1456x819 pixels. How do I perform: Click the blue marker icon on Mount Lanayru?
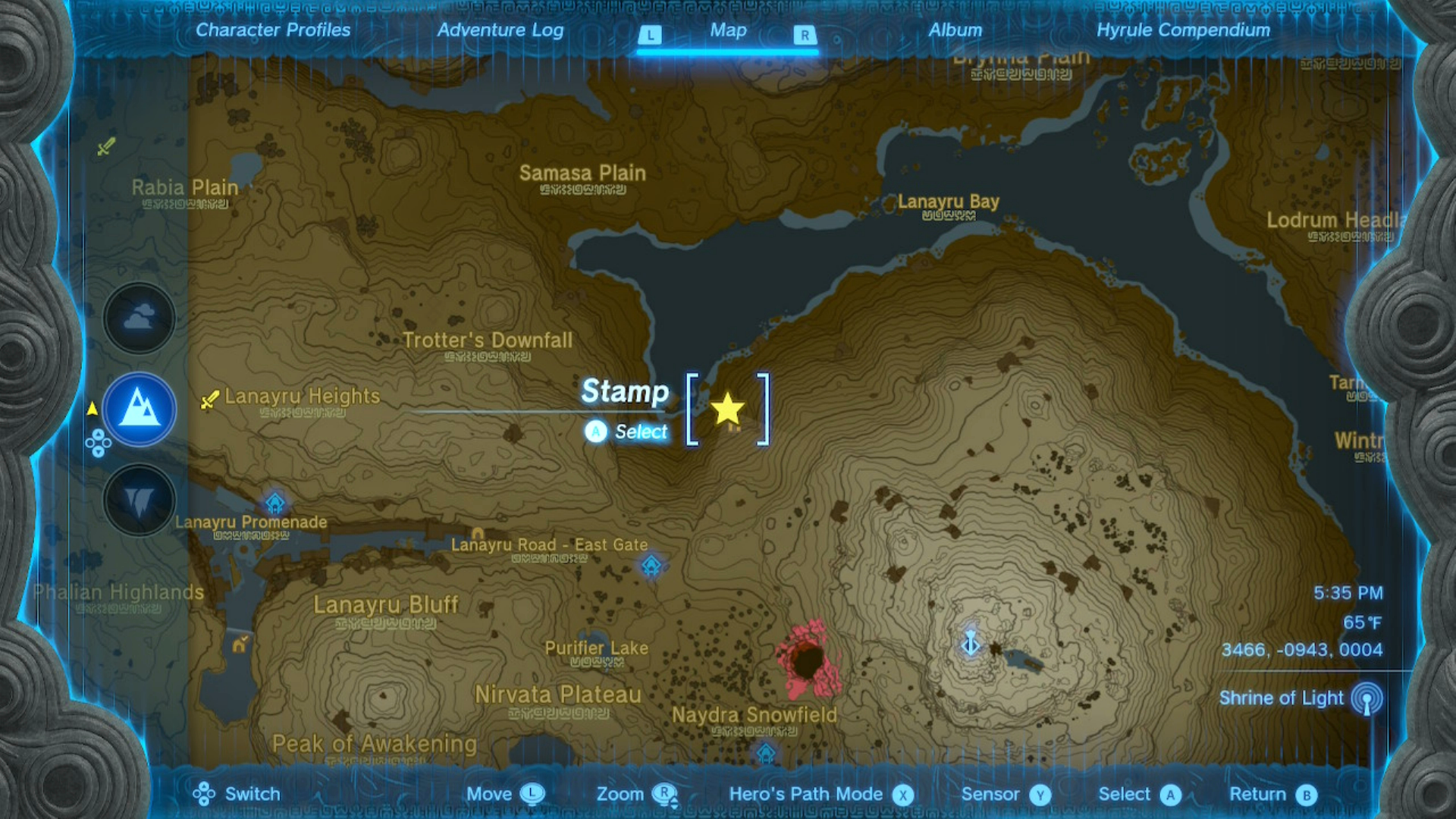[971, 641]
